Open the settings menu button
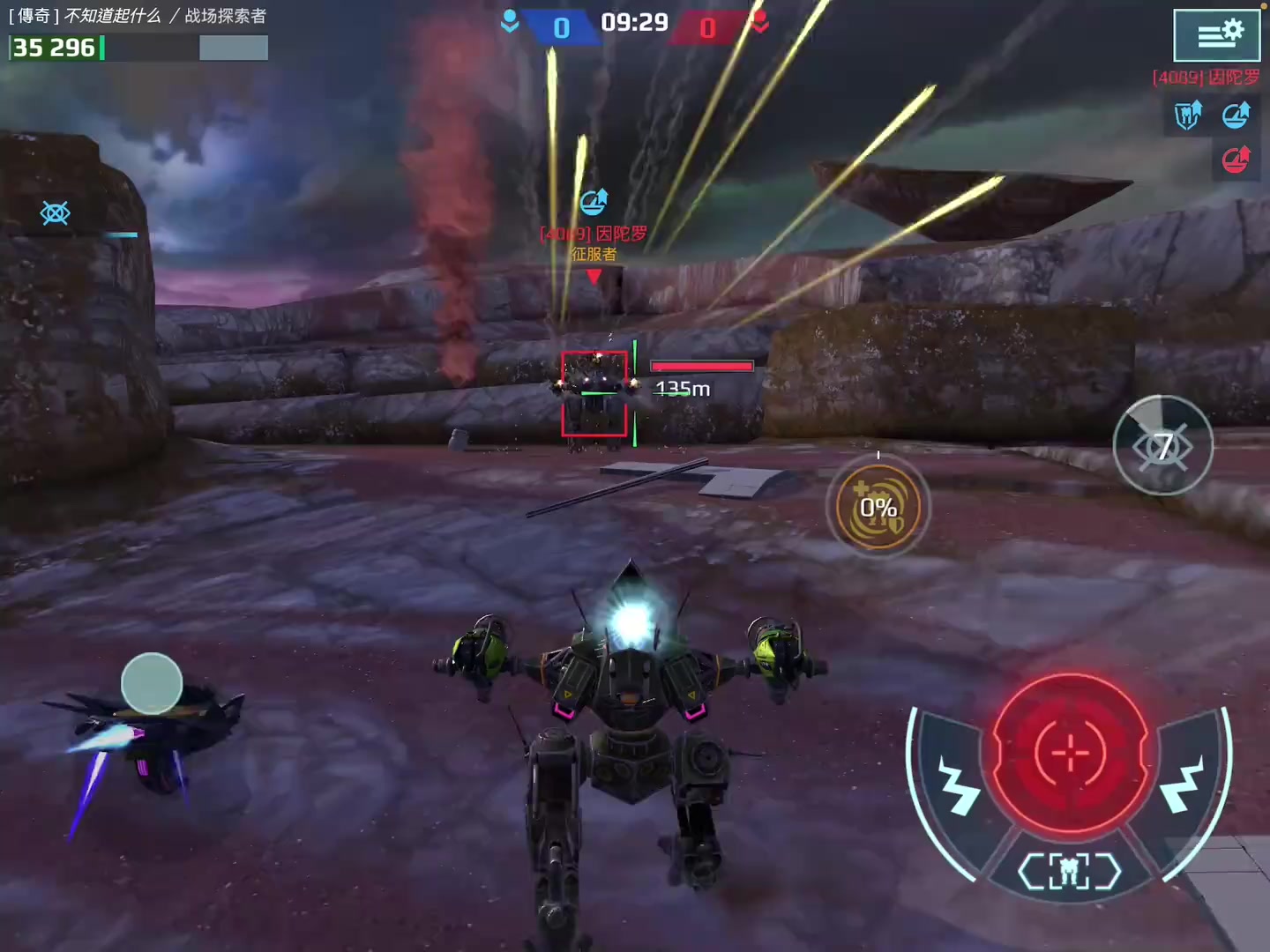This screenshot has width=1270, height=952. (1216, 34)
